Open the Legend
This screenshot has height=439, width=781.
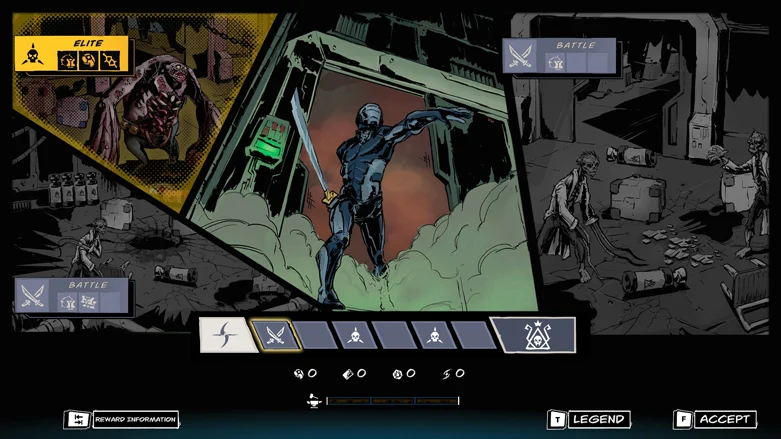[590, 419]
